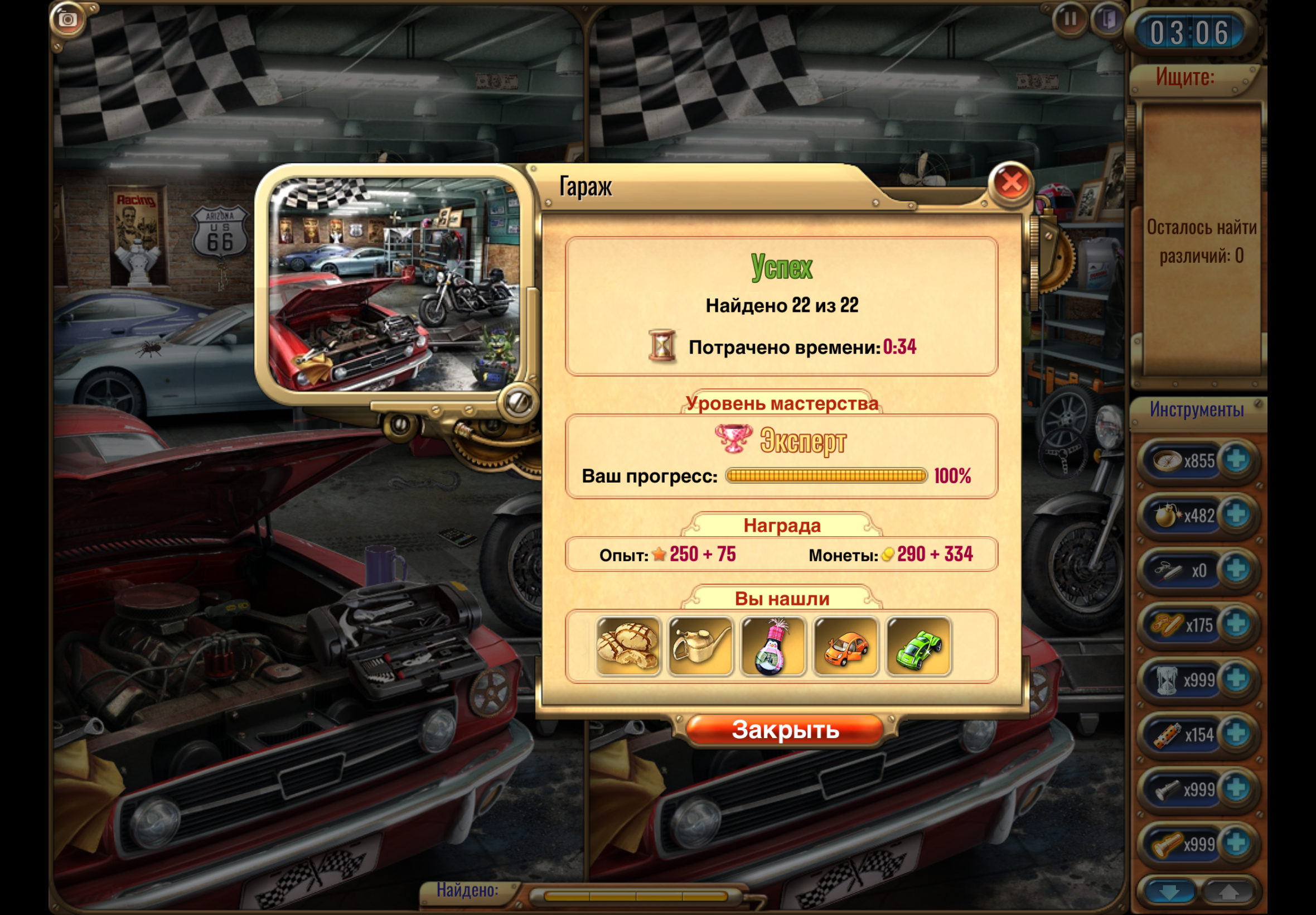Show lower tools with the blue down arrow
Image resolution: width=1316 pixels, height=915 pixels.
1169,893
